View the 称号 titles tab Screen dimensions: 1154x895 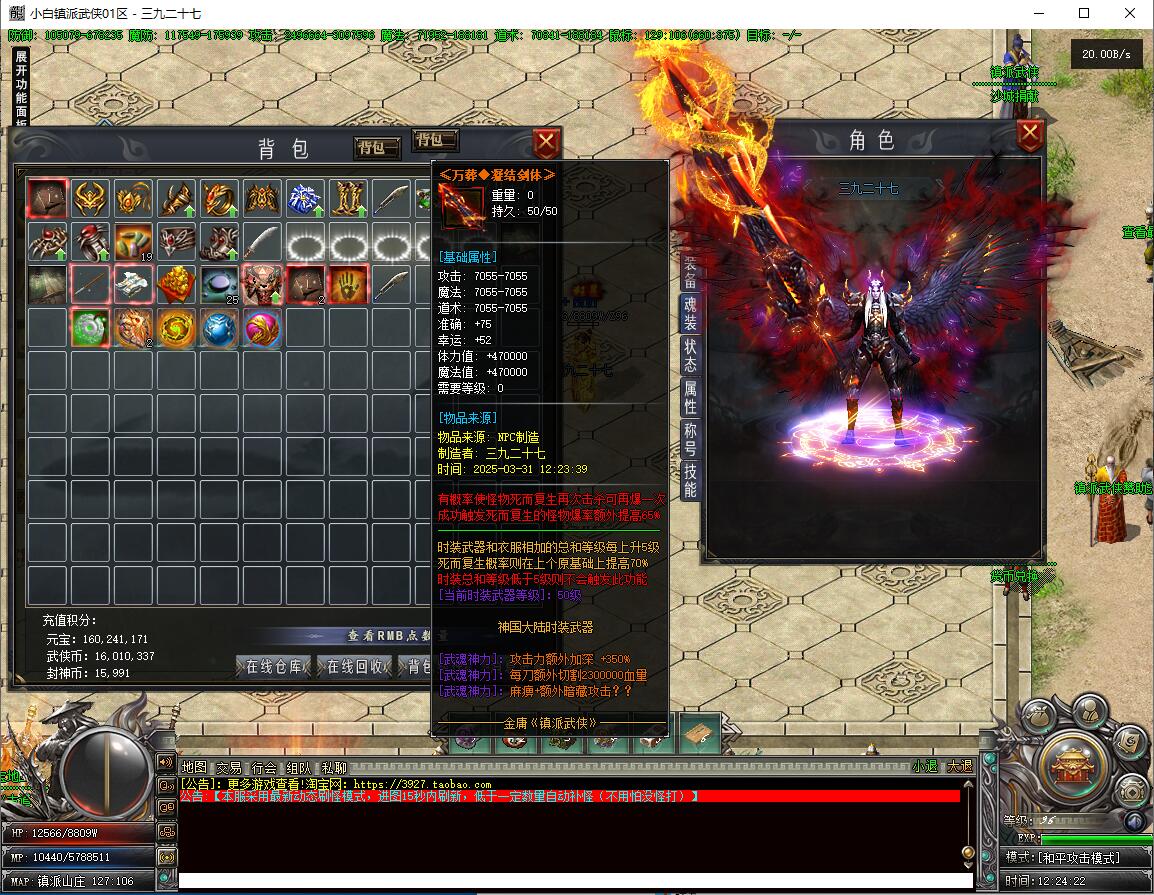click(x=690, y=438)
